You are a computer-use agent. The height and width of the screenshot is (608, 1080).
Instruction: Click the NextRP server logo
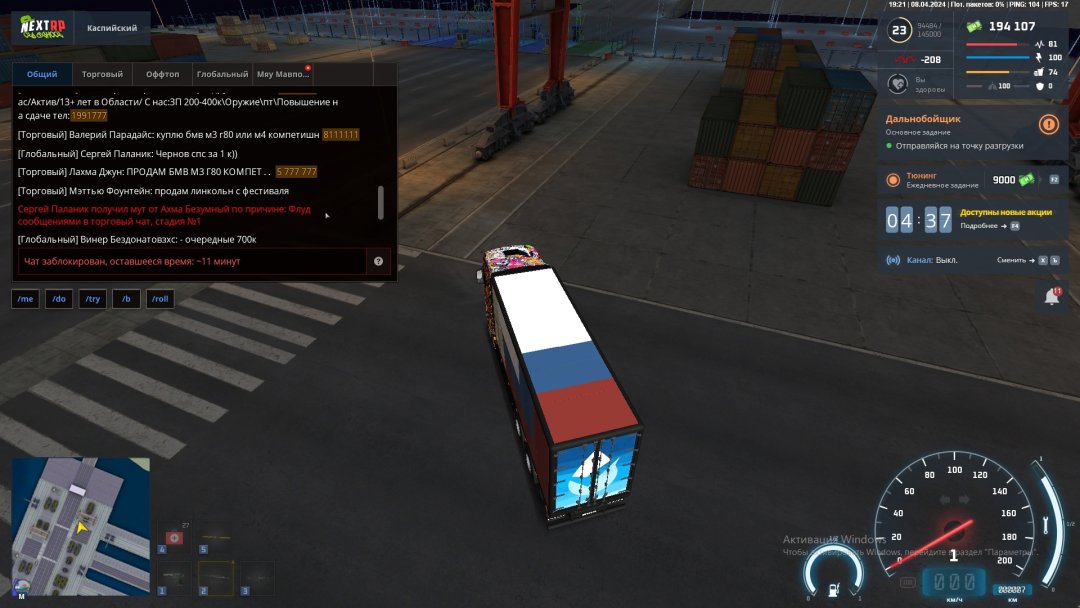coord(43,28)
